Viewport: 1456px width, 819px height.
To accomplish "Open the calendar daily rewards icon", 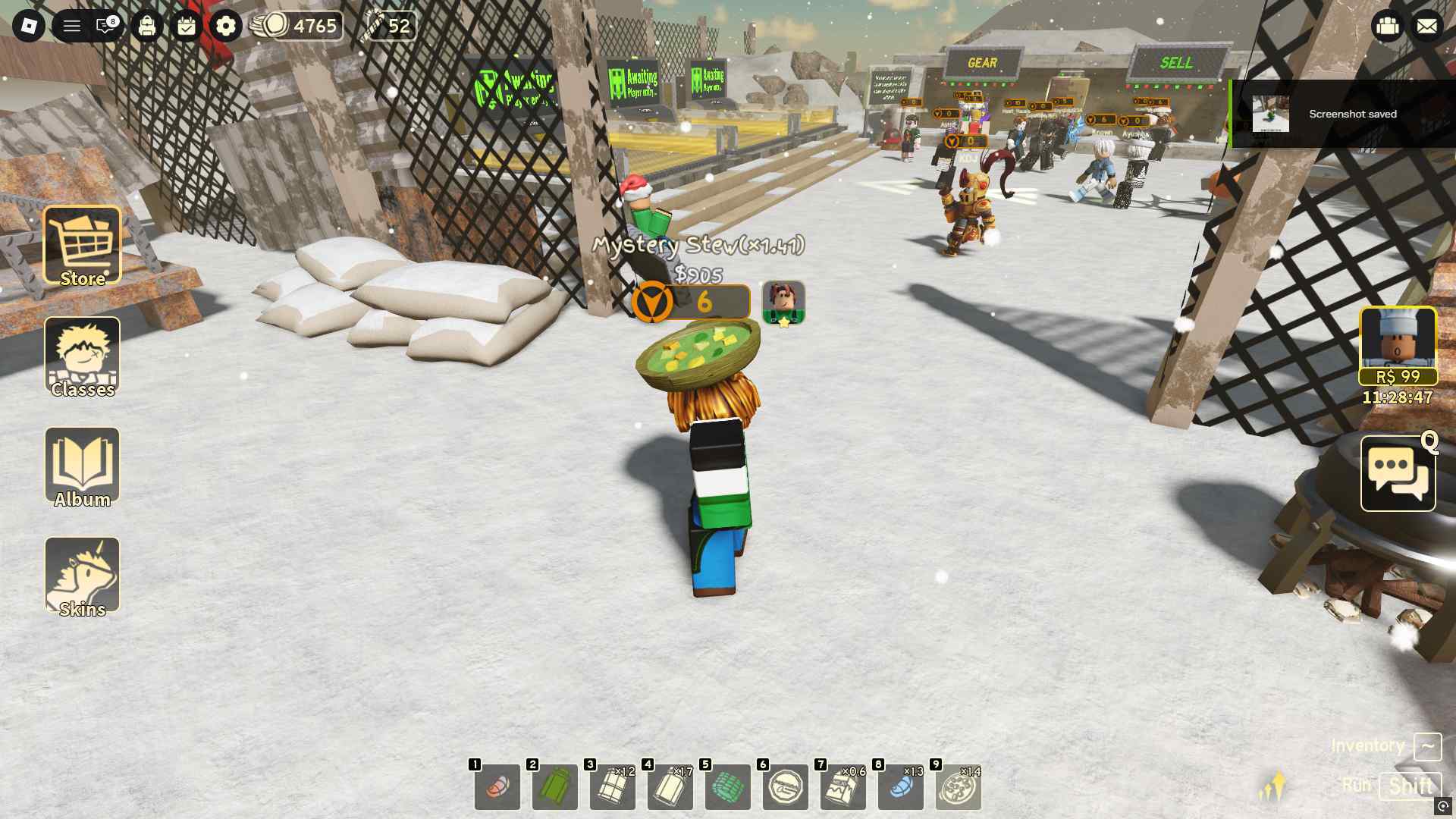I will 187,27.
